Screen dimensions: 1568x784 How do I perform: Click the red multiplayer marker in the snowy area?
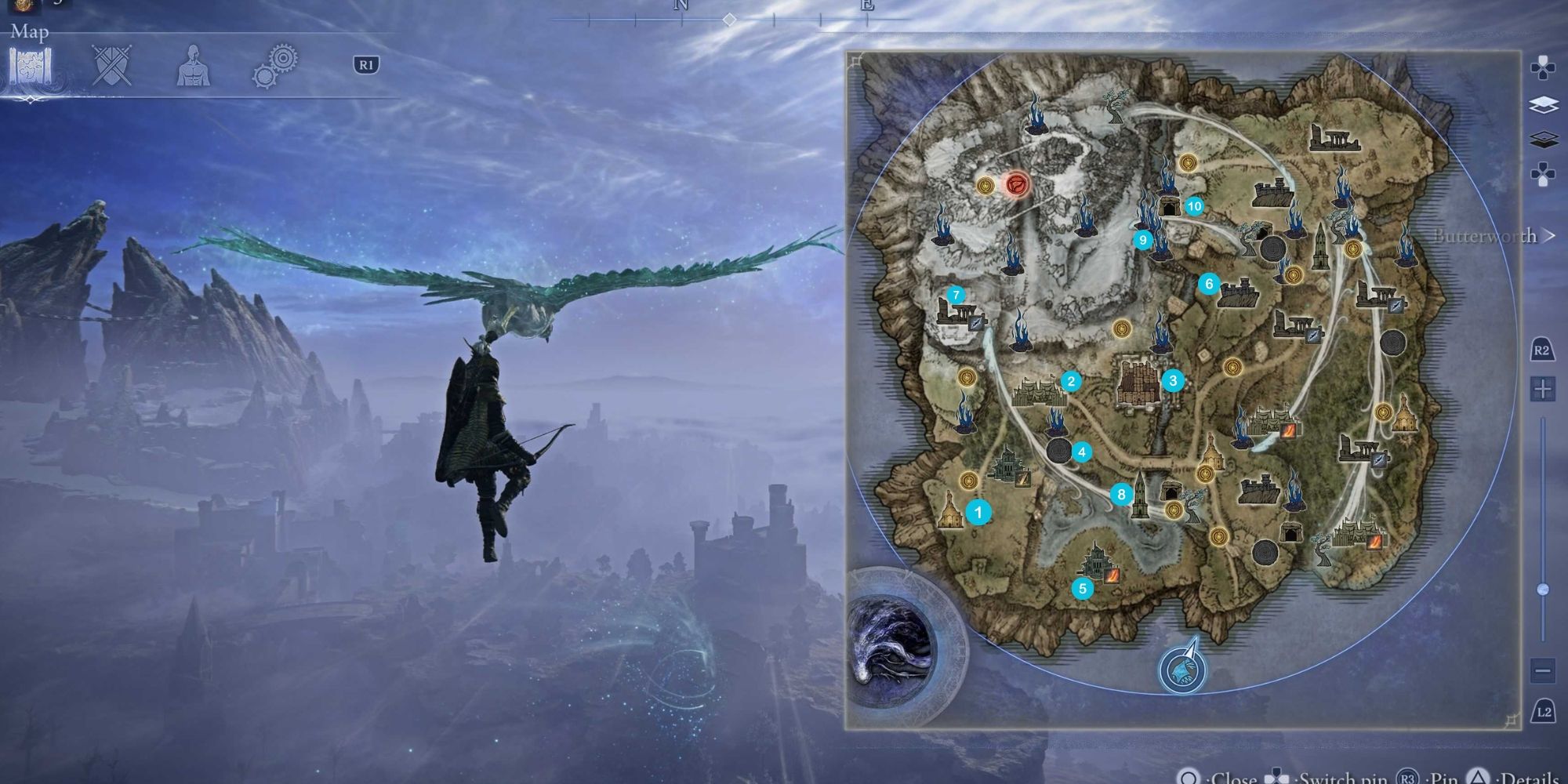pos(1018,183)
